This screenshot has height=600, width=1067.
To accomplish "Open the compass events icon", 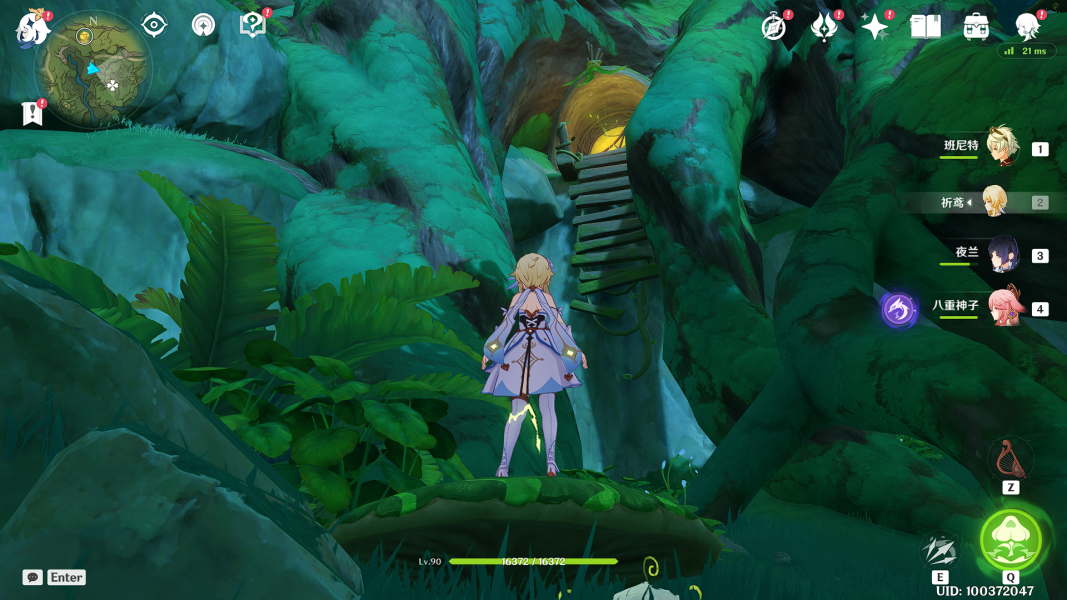I will [x=773, y=27].
